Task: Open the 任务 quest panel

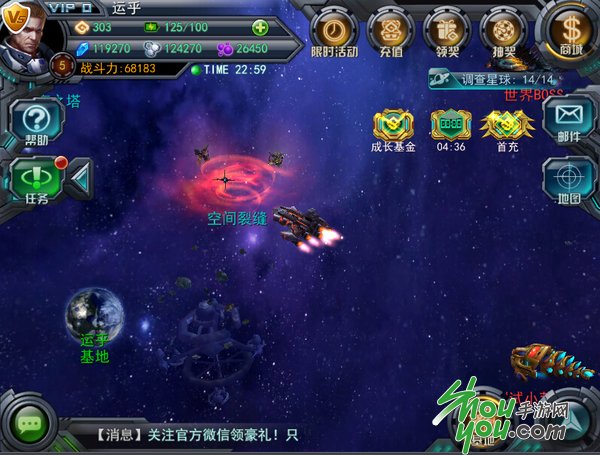Action: [36, 180]
